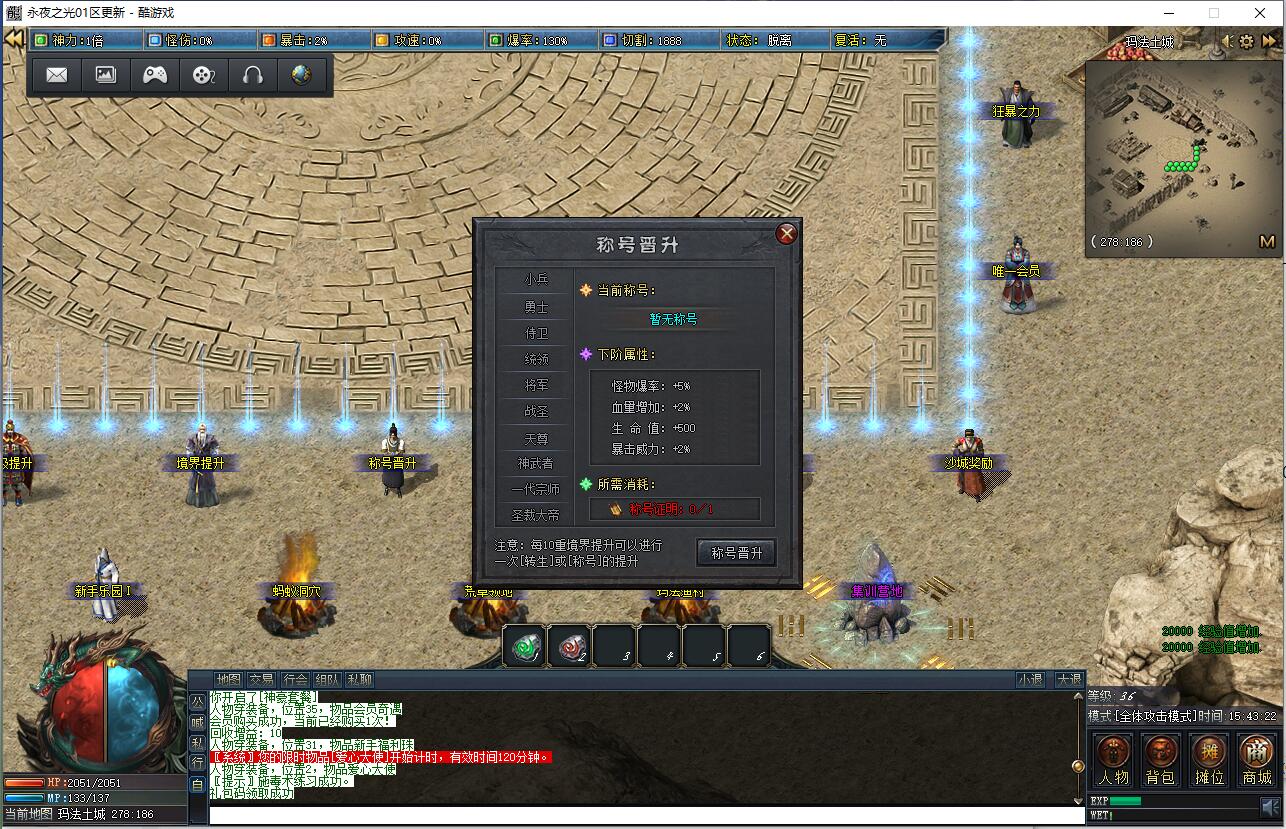
Task: Focus the chat text input field
Action: [x=640, y=816]
